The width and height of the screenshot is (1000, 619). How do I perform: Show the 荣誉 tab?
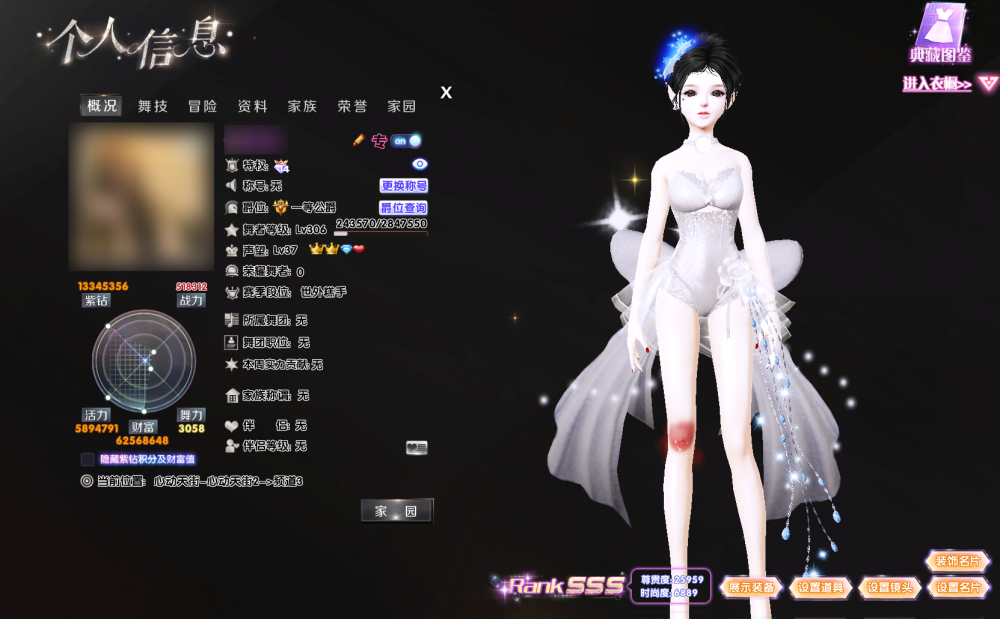coord(352,106)
